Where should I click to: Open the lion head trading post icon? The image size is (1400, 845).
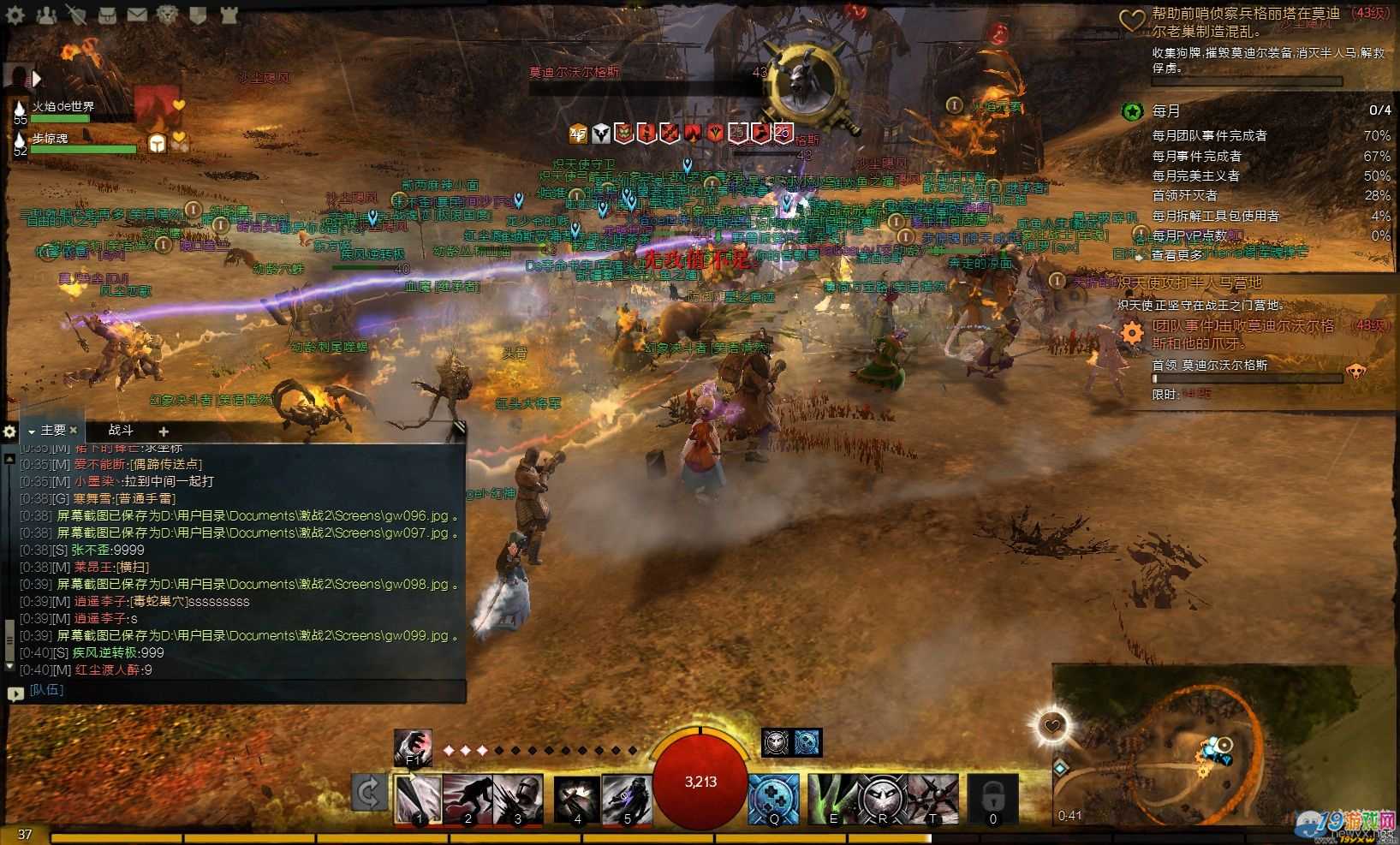point(168,15)
